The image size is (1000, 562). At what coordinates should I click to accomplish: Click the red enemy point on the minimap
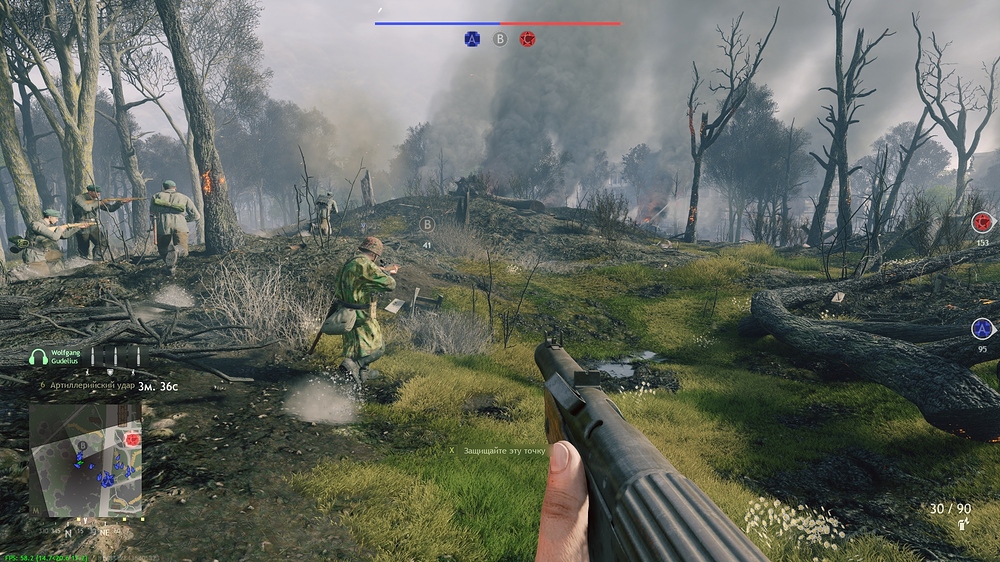coord(131,439)
